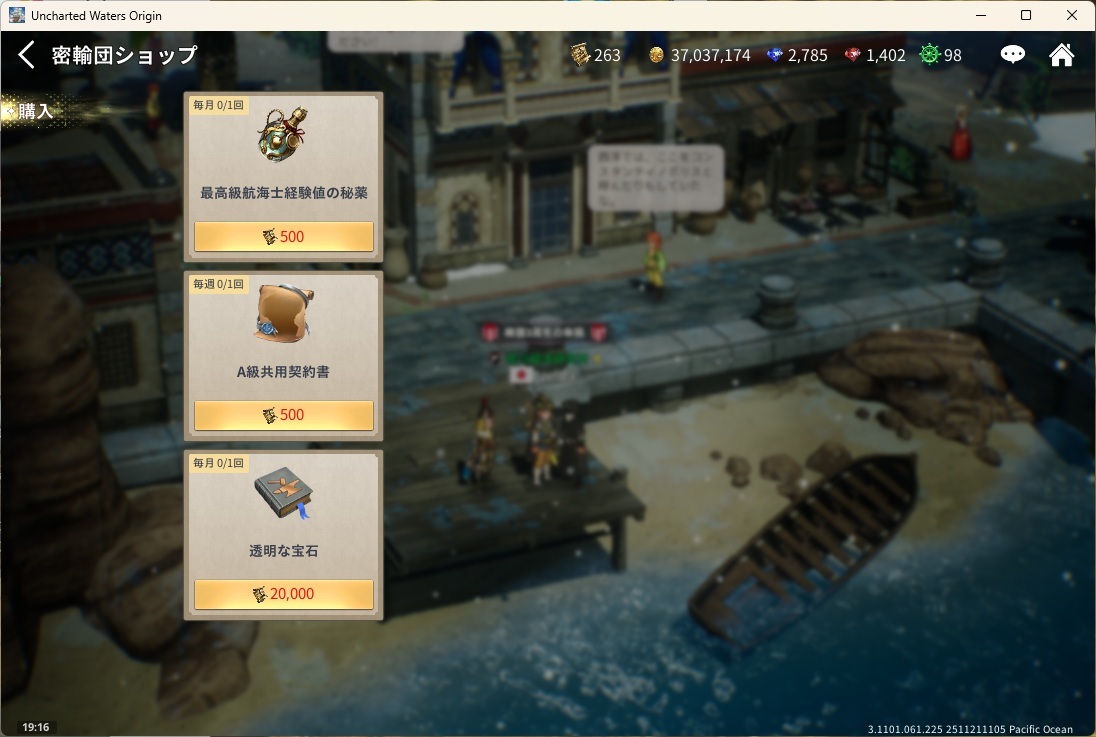Purchase 透明な宝石 for 20,000
This screenshot has width=1096, height=737.
(283, 594)
